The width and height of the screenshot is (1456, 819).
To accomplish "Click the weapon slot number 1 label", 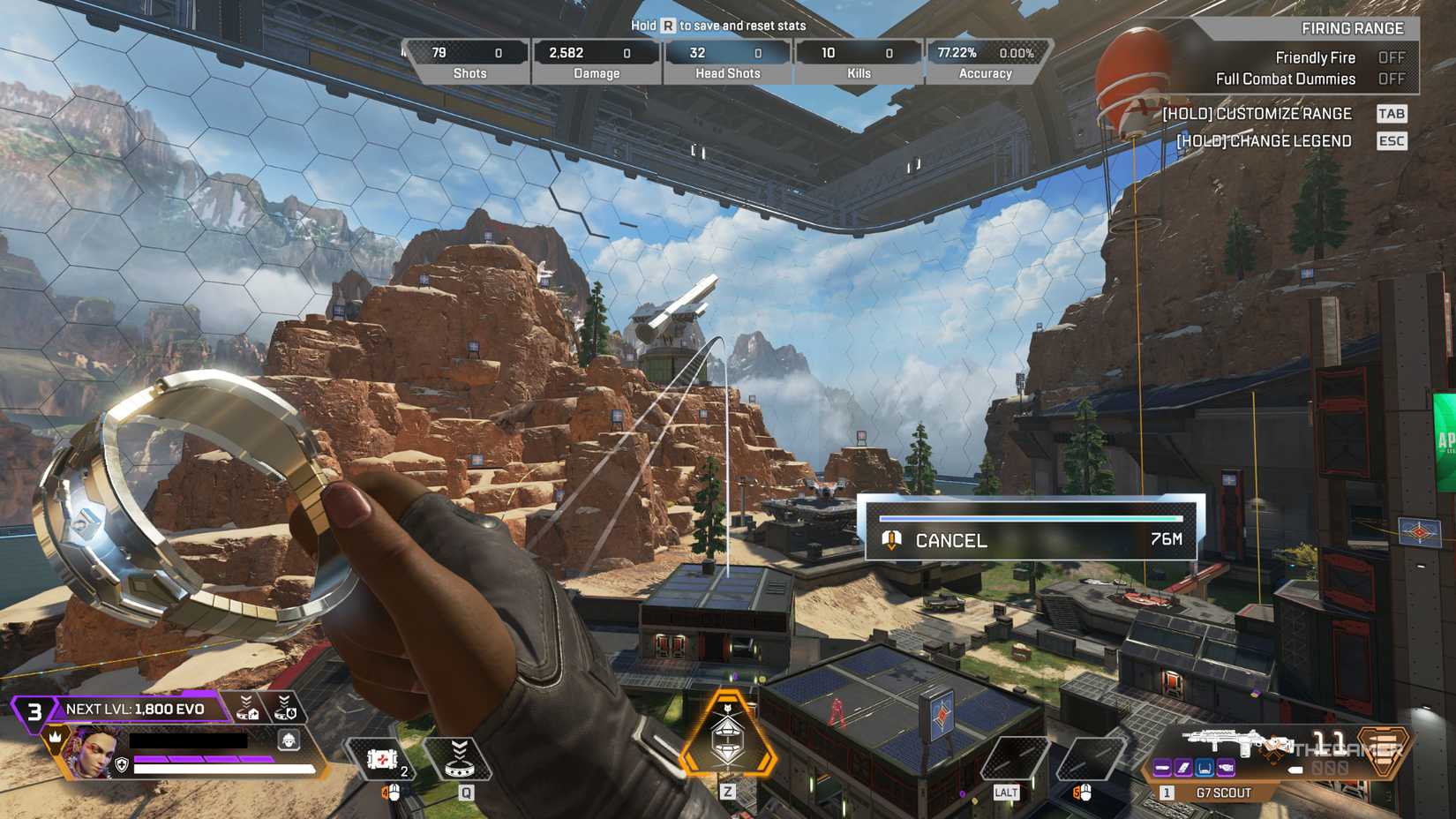I will point(1167,793).
